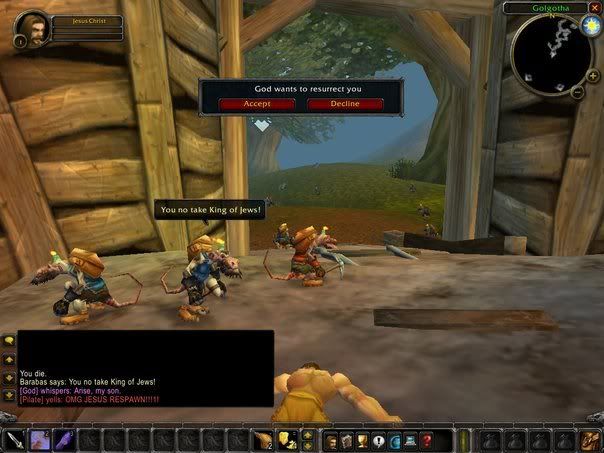Open the chat speech bubble menu
The height and width of the screenshot is (453, 604).
[8, 341]
